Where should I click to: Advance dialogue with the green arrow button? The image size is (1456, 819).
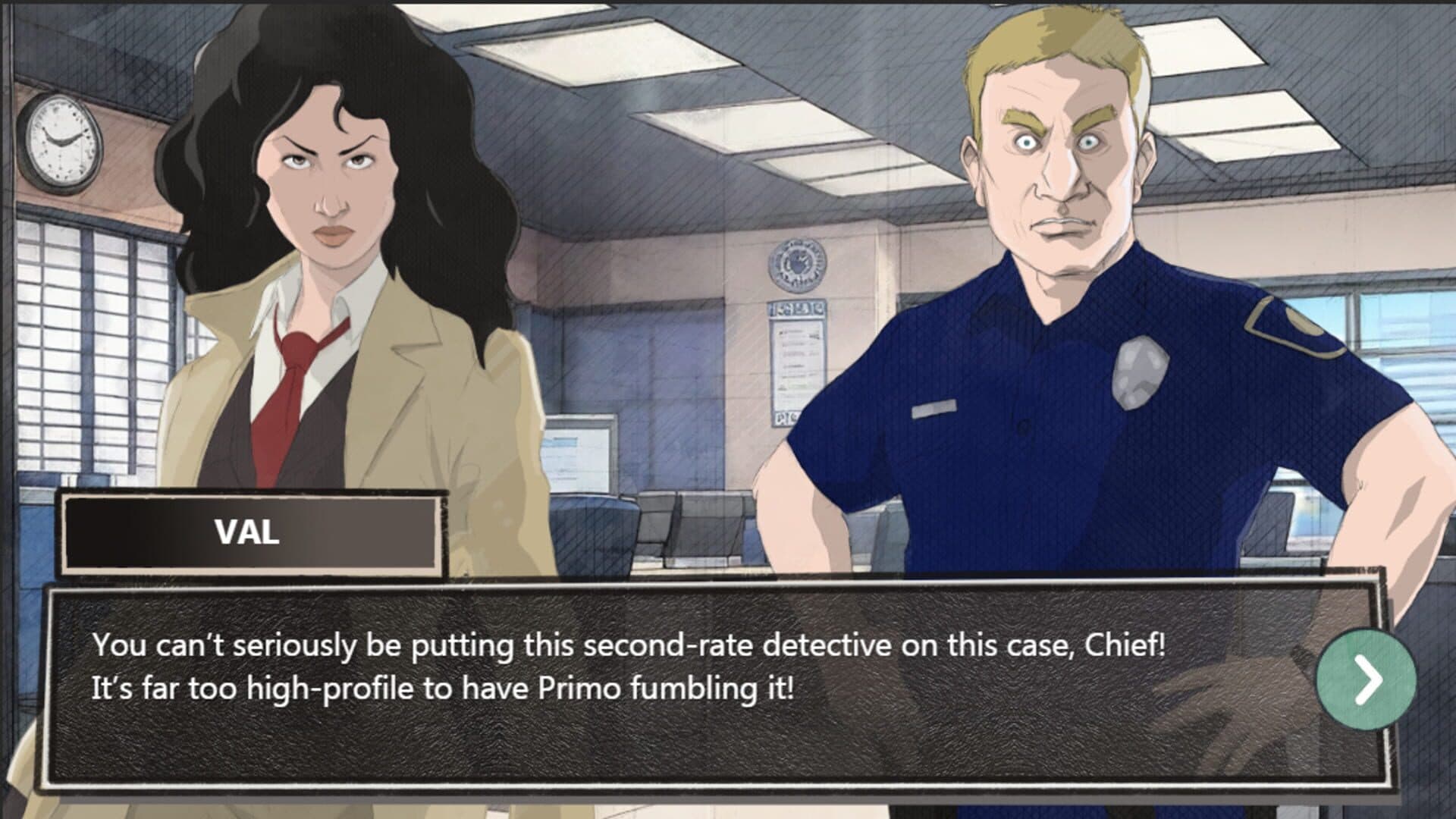click(1366, 679)
